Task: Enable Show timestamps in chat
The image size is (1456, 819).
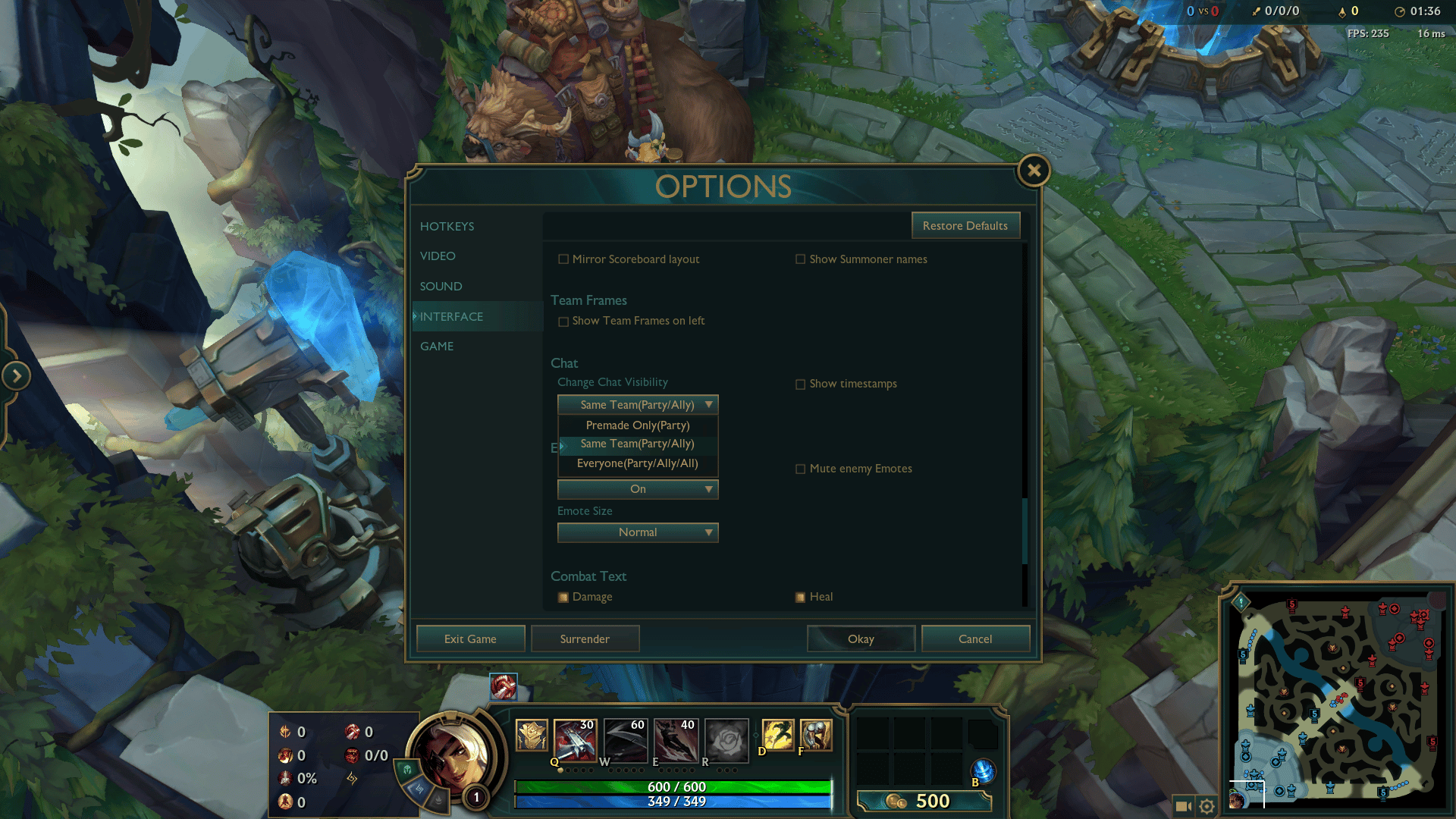Action: (x=801, y=384)
